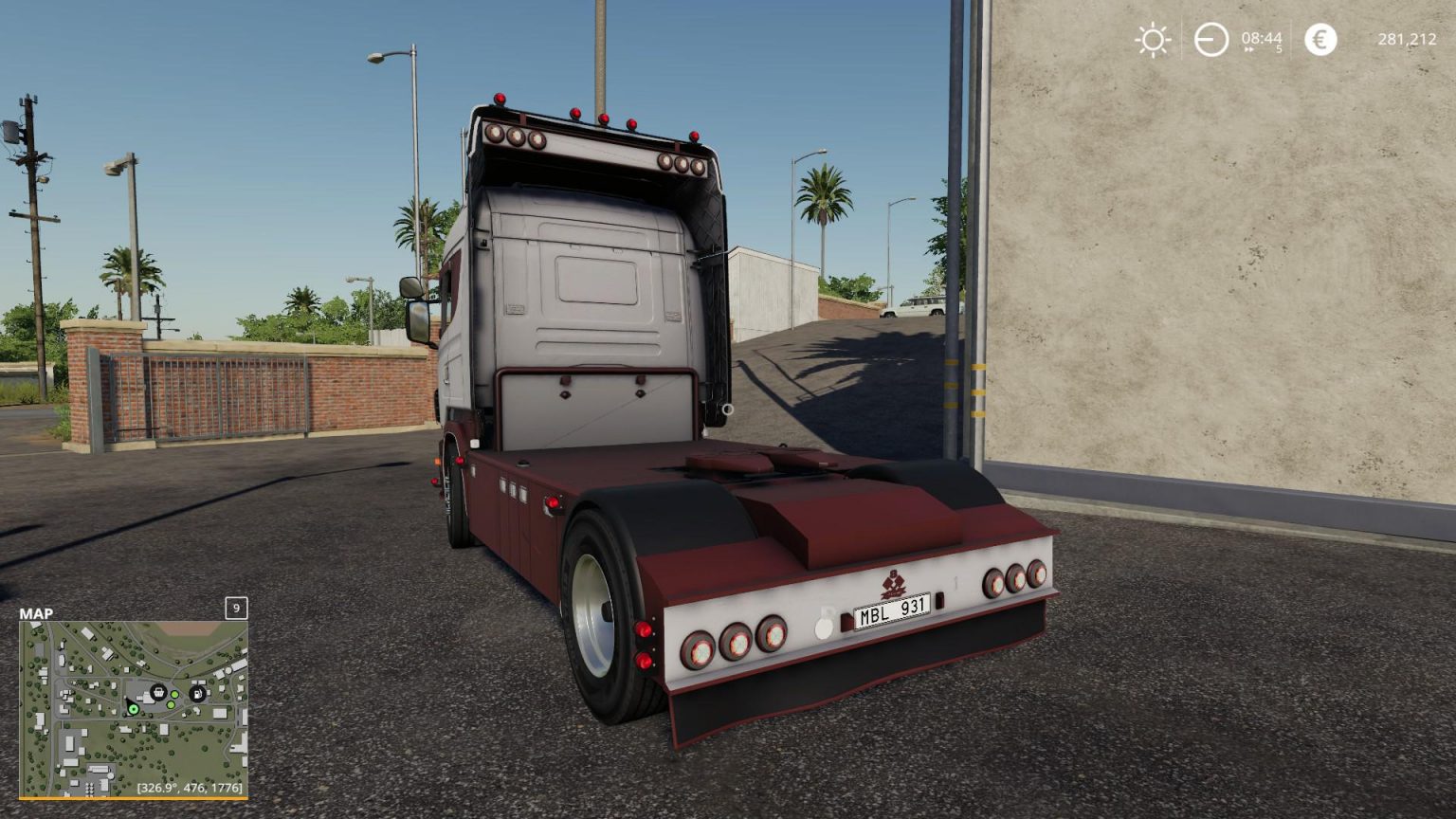The height and width of the screenshot is (819, 1456).
Task: Expand the coordinates readout on the minimap
Action: (190, 789)
